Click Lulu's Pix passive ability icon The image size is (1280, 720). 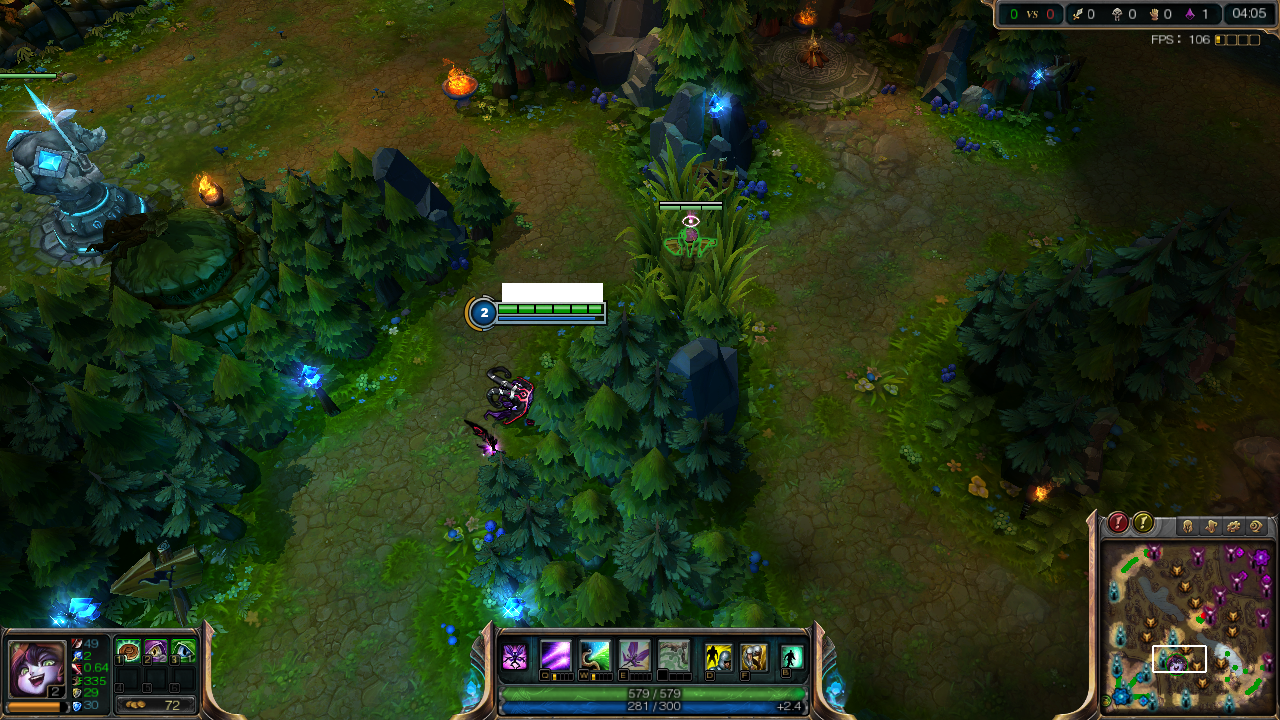(514, 657)
